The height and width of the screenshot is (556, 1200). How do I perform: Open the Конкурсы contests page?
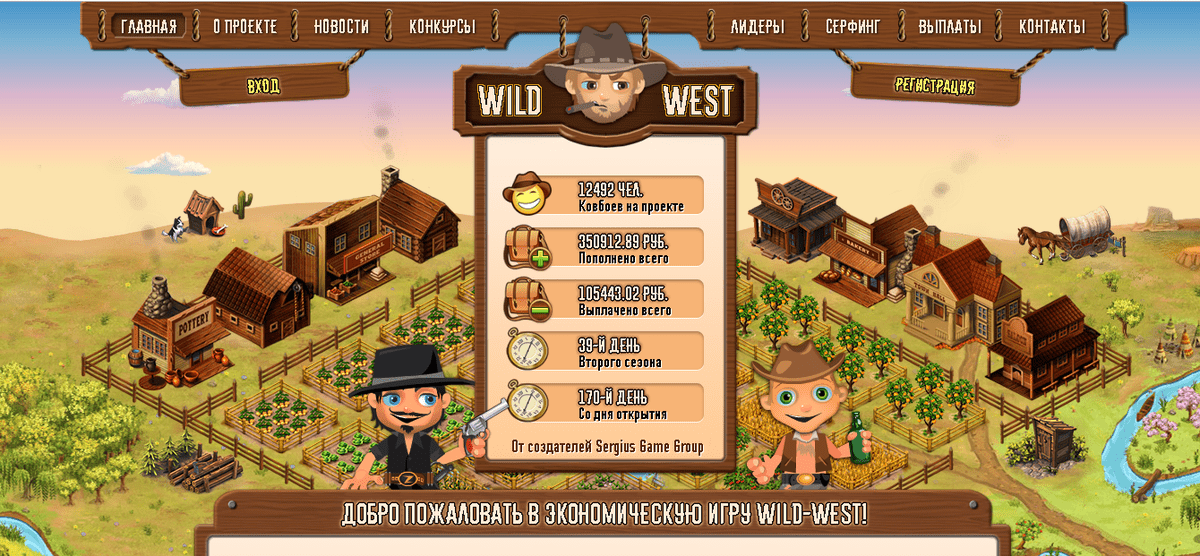442,26
